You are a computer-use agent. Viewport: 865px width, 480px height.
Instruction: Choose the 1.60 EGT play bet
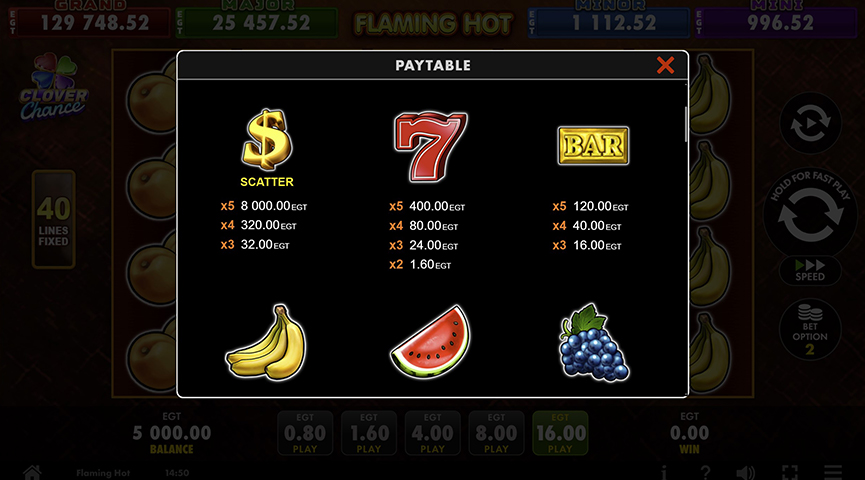(369, 434)
